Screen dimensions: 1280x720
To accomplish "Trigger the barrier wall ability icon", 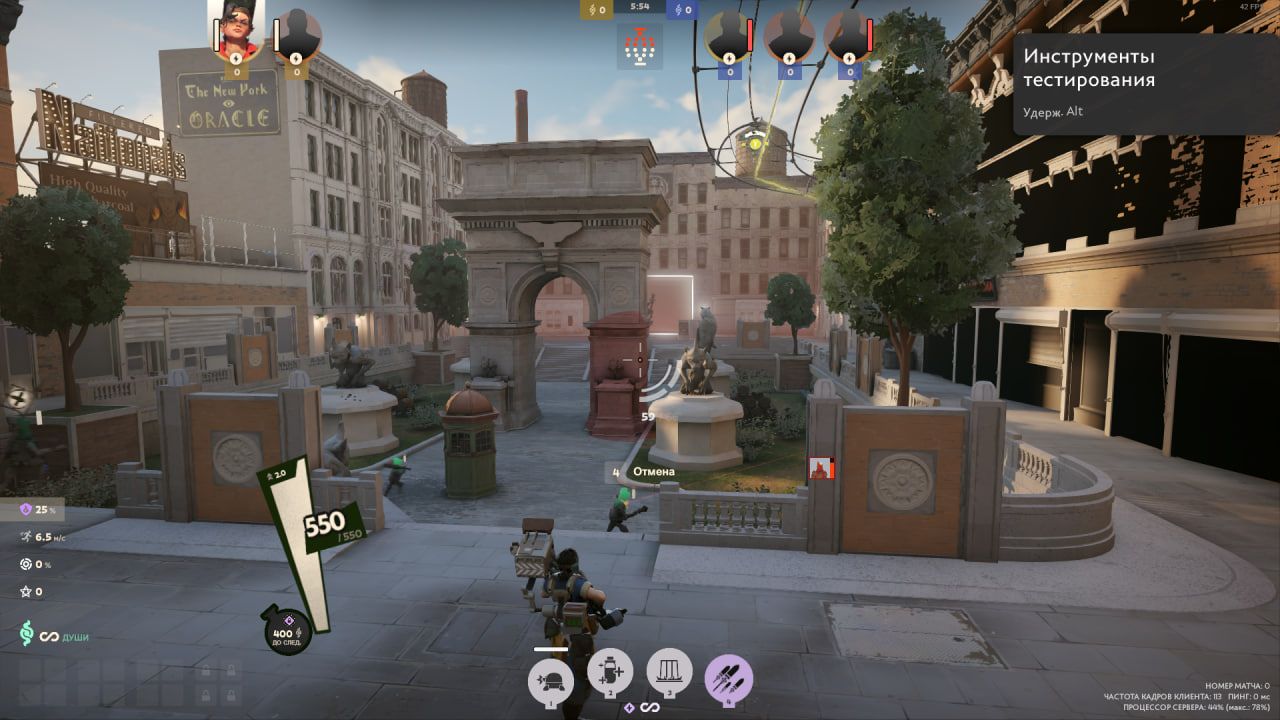I will pos(669,673).
